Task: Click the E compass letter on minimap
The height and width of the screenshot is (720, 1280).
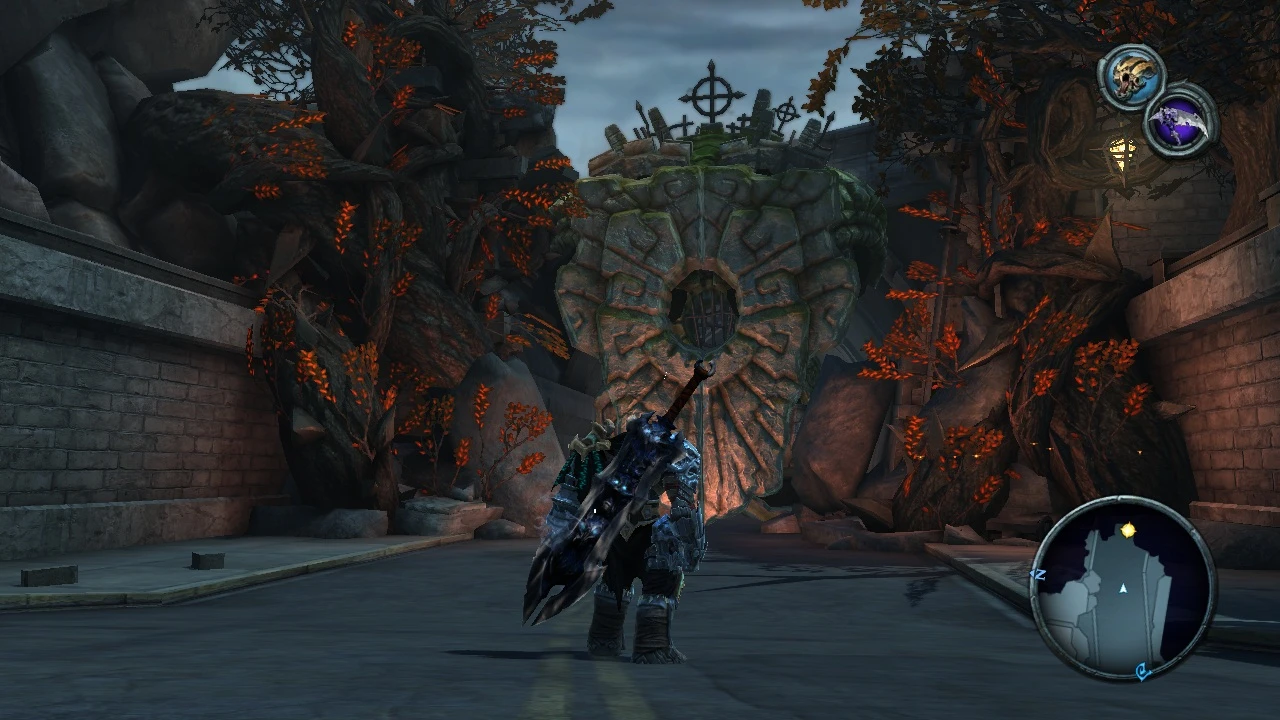Action: point(1143,670)
